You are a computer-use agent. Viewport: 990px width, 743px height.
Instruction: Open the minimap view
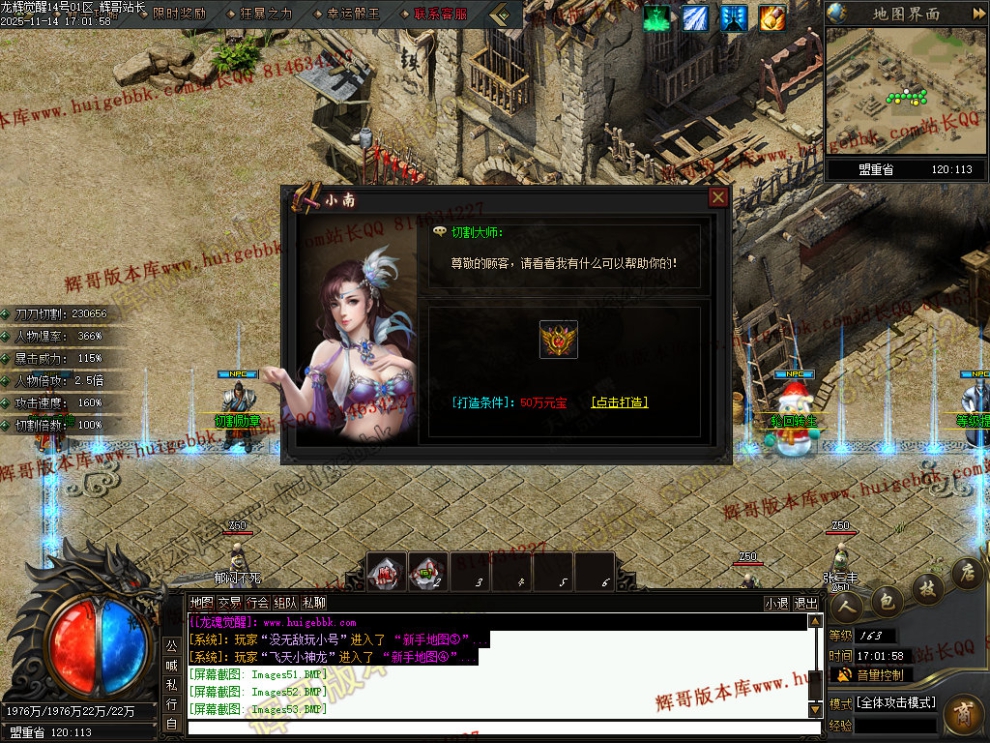pyautogui.click(x=906, y=91)
